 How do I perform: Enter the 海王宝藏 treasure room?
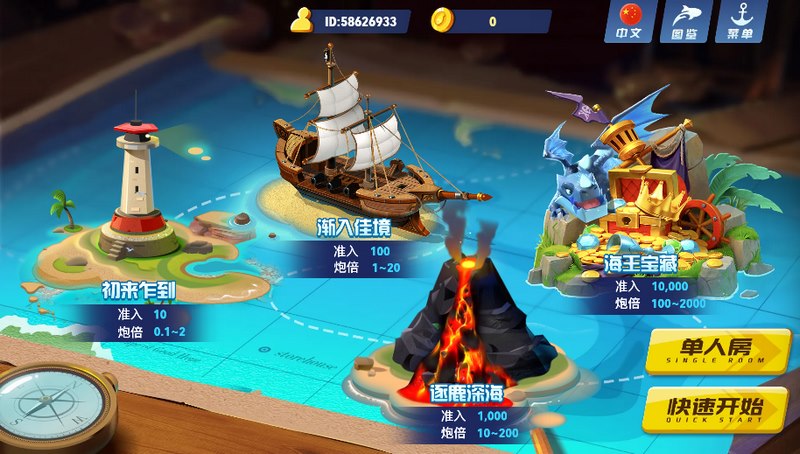(x=640, y=200)
